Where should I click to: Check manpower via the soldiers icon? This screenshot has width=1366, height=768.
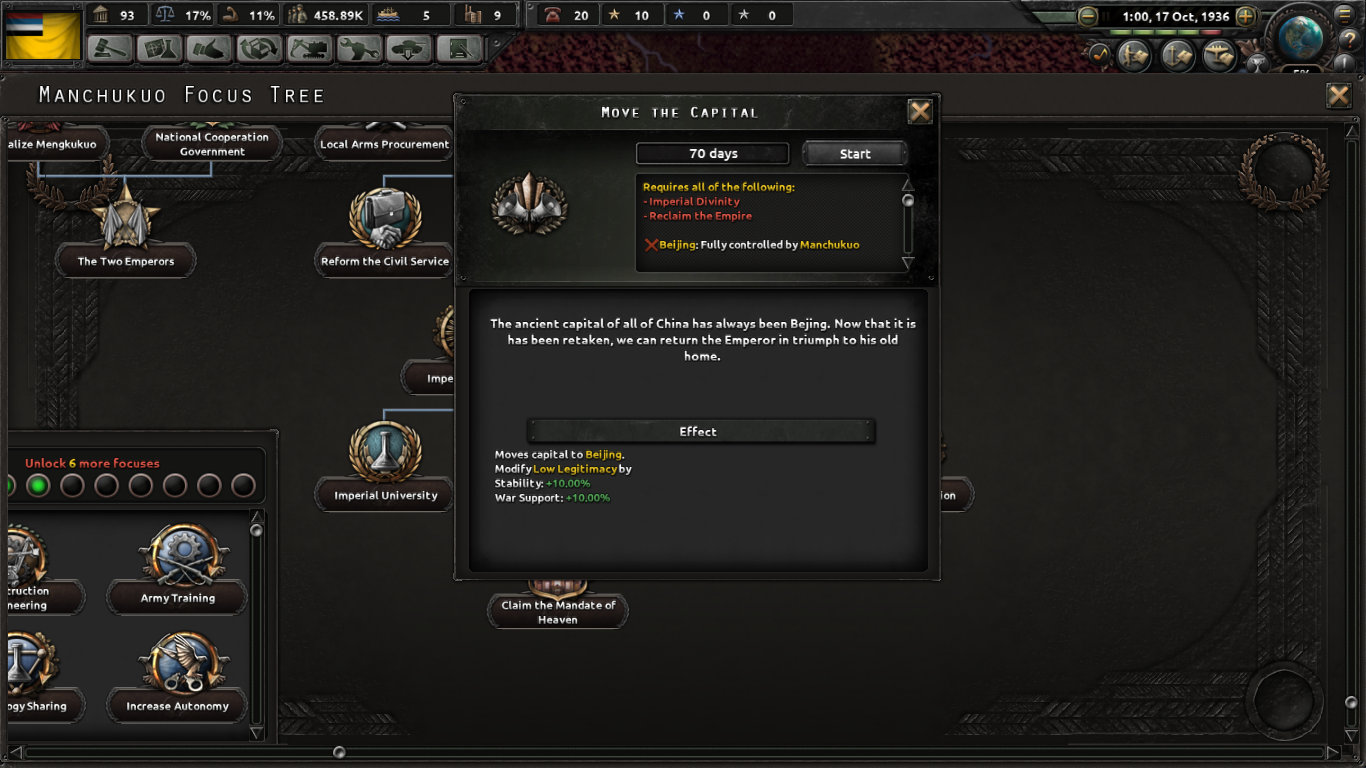click(295, 14)
